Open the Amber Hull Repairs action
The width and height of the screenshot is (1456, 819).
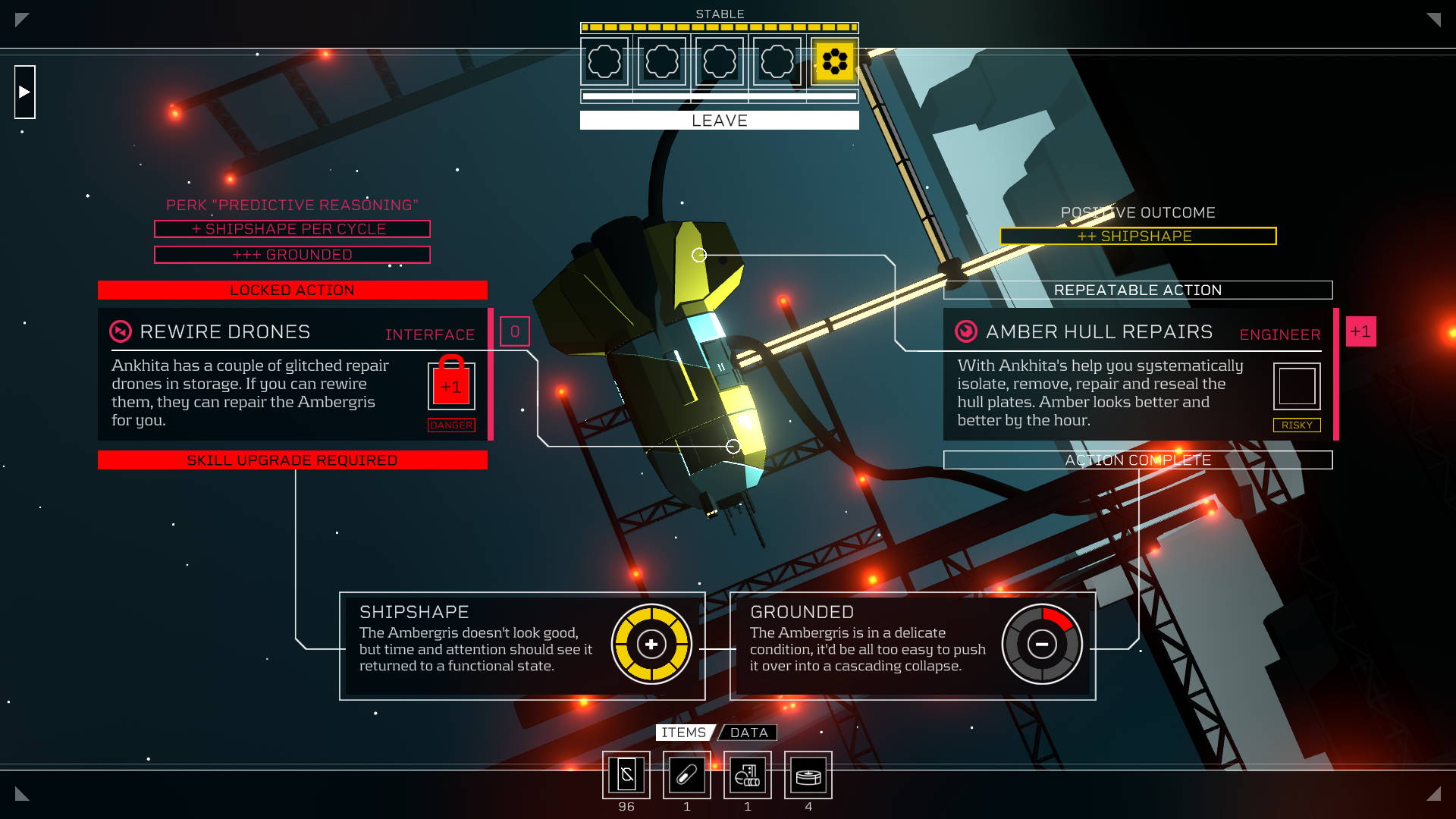[1099, 332]
